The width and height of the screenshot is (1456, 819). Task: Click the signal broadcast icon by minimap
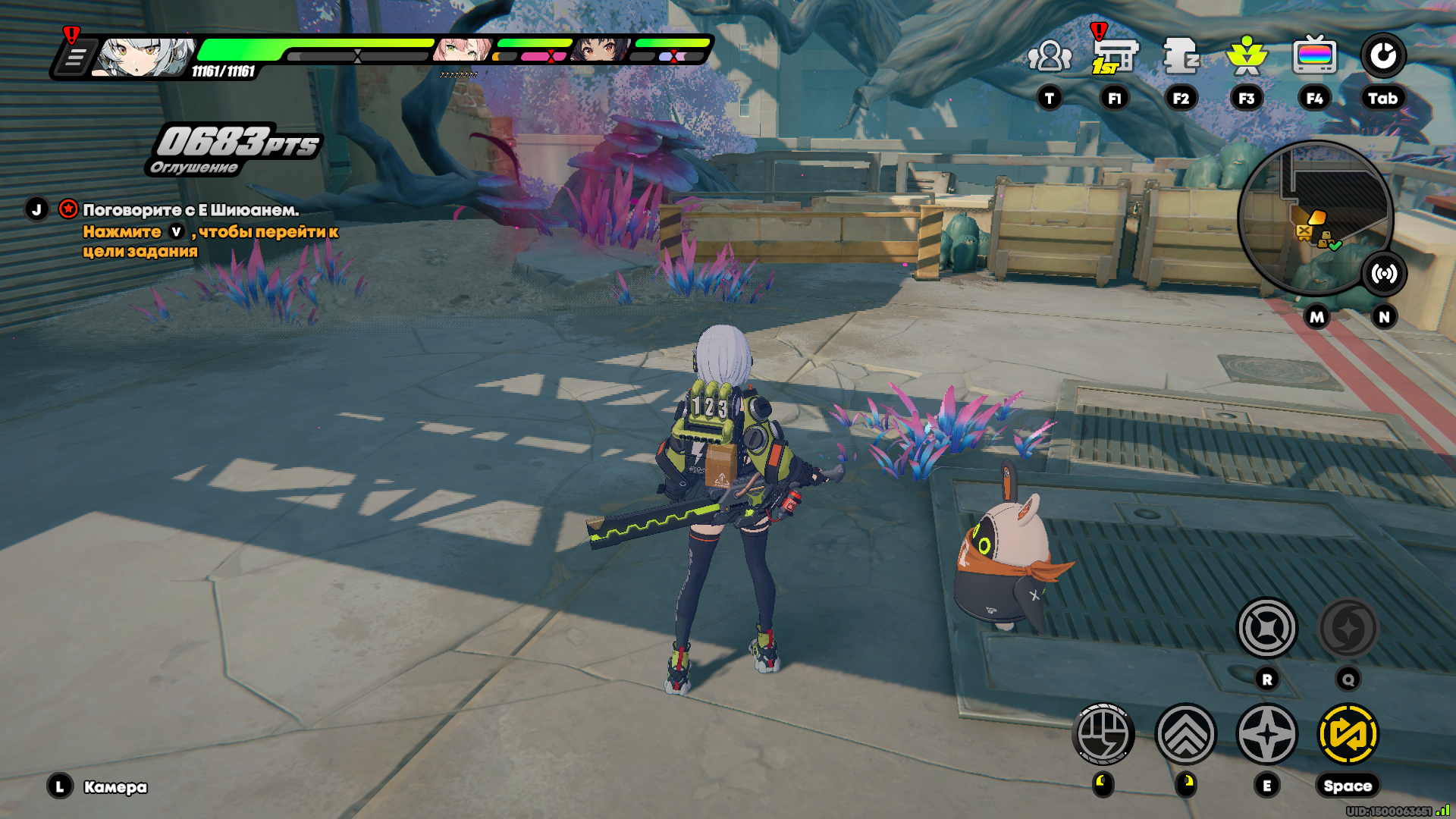(1384, 274)
